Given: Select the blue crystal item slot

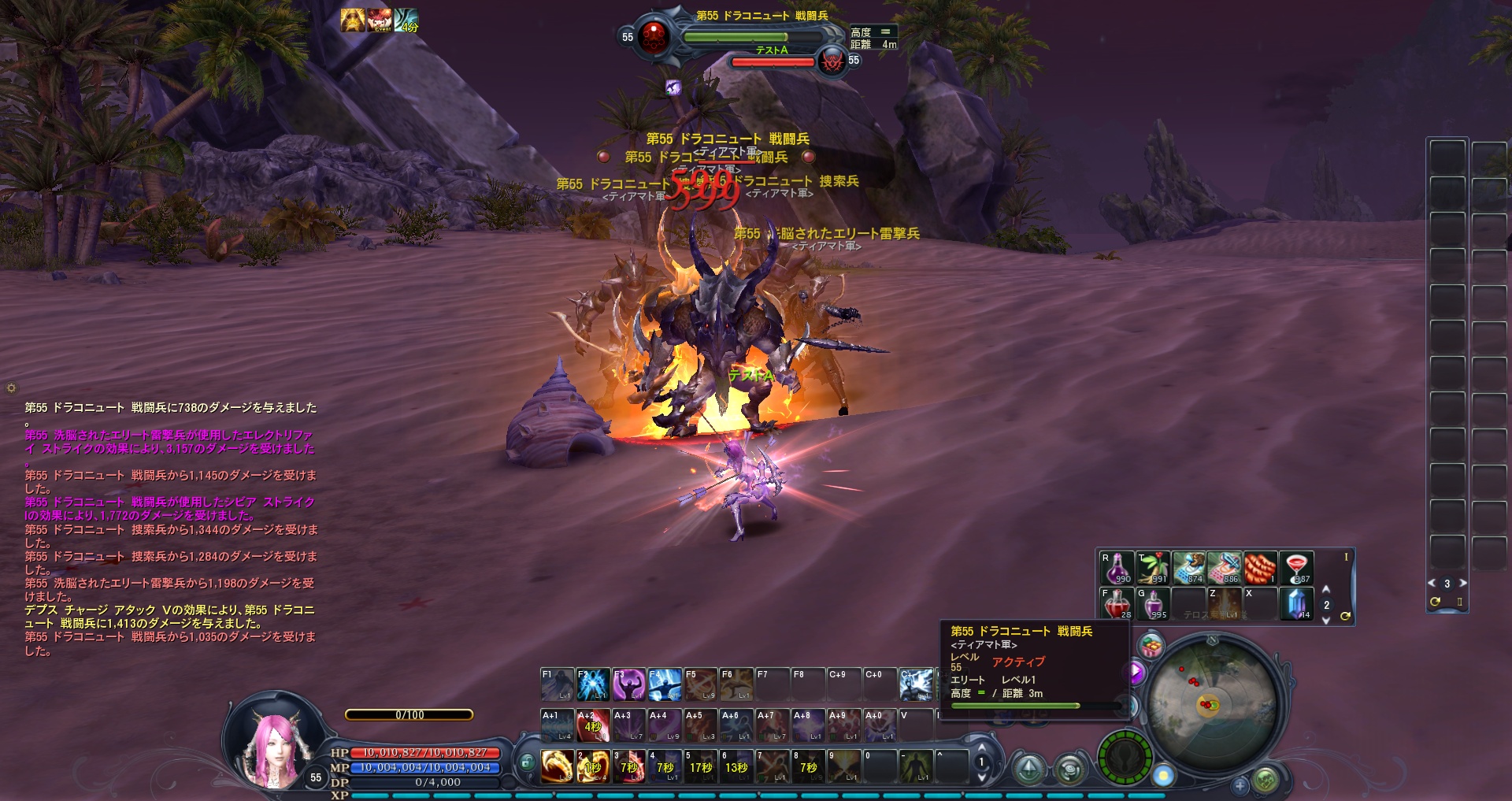Looking at the screenshot, I should click(x=1296, y=604).
